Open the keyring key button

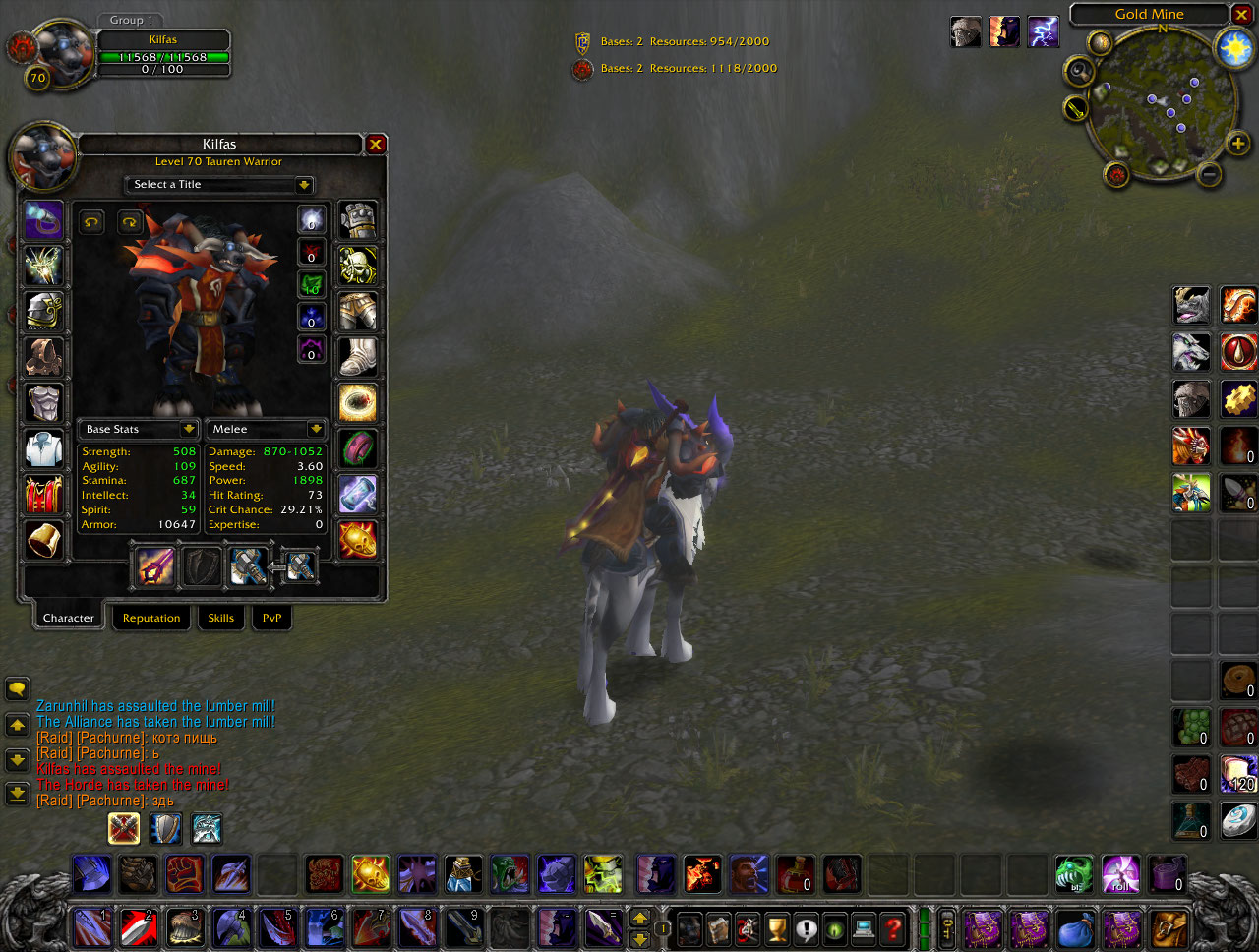(947, 927)
